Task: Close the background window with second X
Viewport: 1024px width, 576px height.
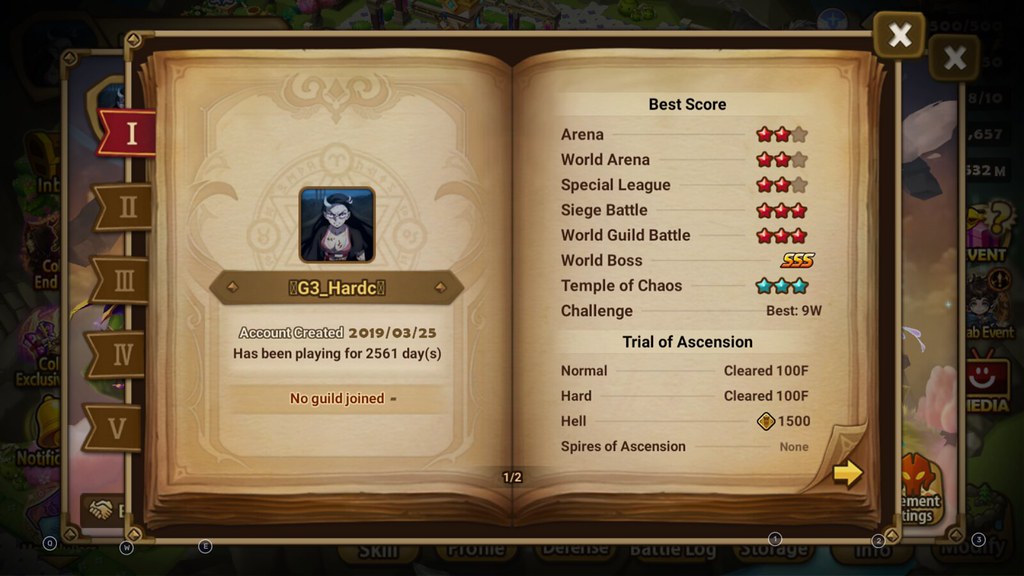Action: (955, 57)
